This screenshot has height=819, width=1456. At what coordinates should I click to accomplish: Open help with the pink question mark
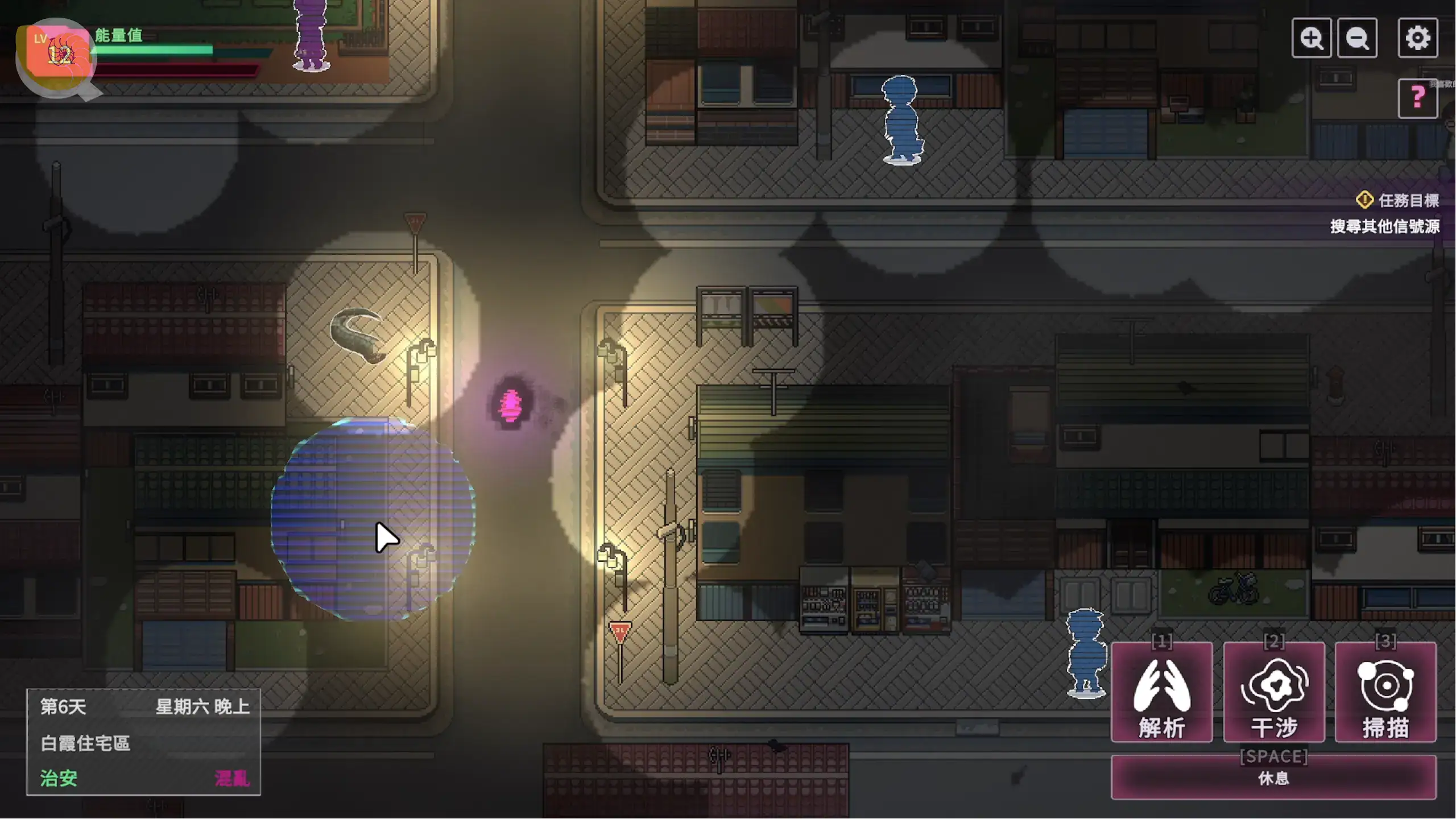click(x=1417, y=98)
